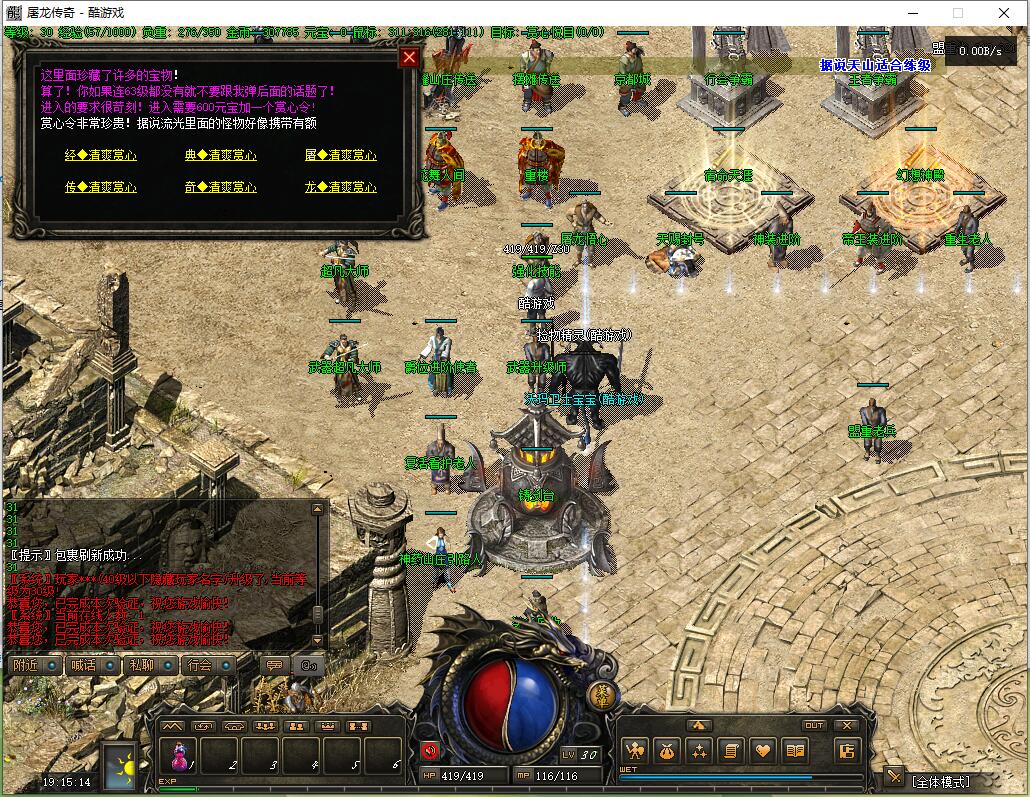This screenshot has width=1030, height=797.
Task: Choose the 经◆清爽赏心 dialogue link
Action: tap(100, 155)
